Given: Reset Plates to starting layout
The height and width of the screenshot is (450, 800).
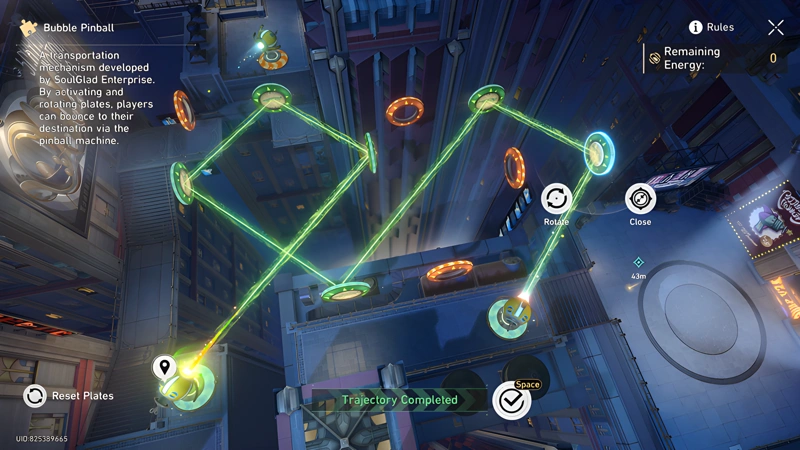Looking at the screenshot, I should tap(35, 396).
